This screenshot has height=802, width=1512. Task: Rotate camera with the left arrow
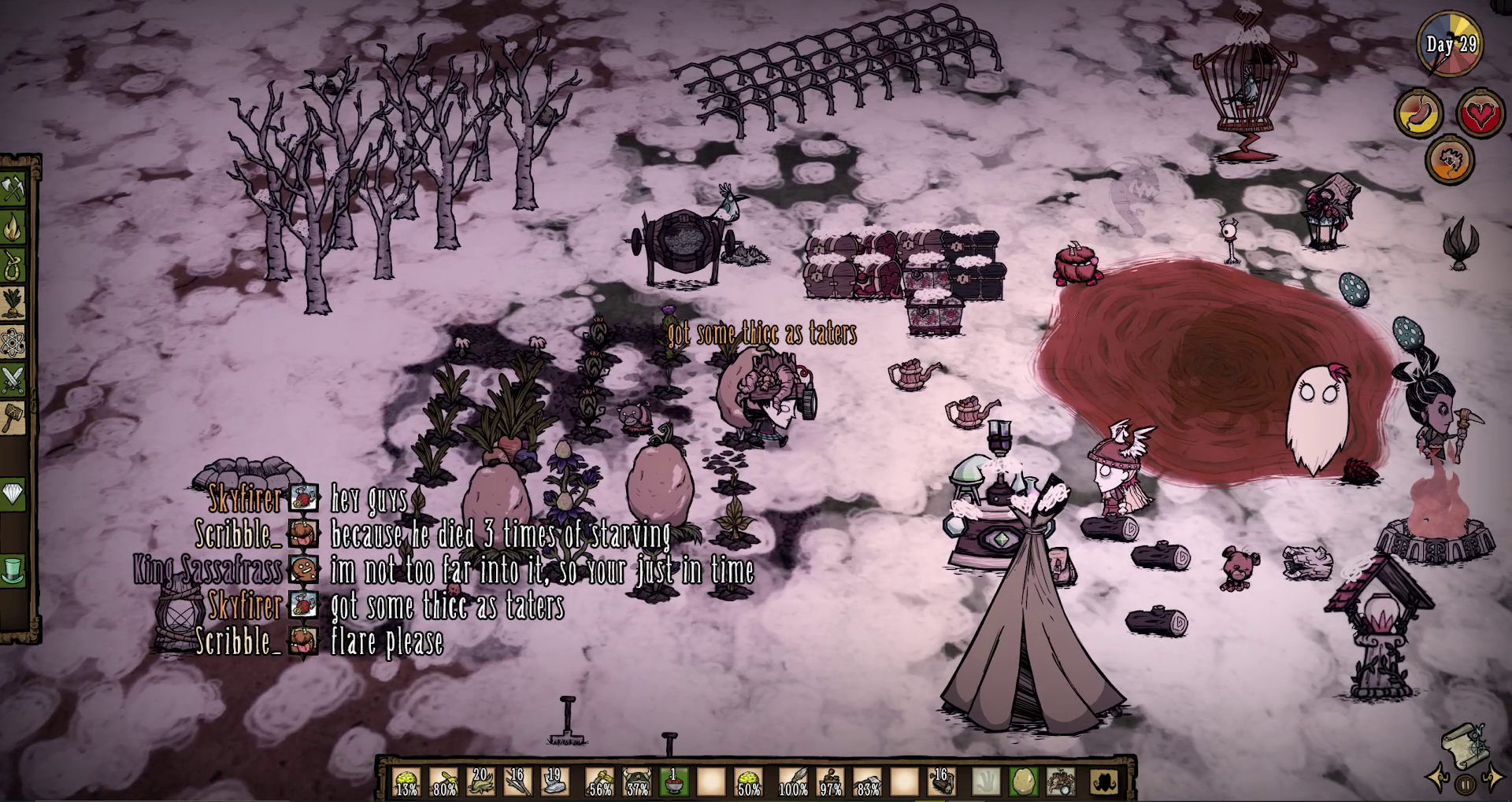[1440, 779]
